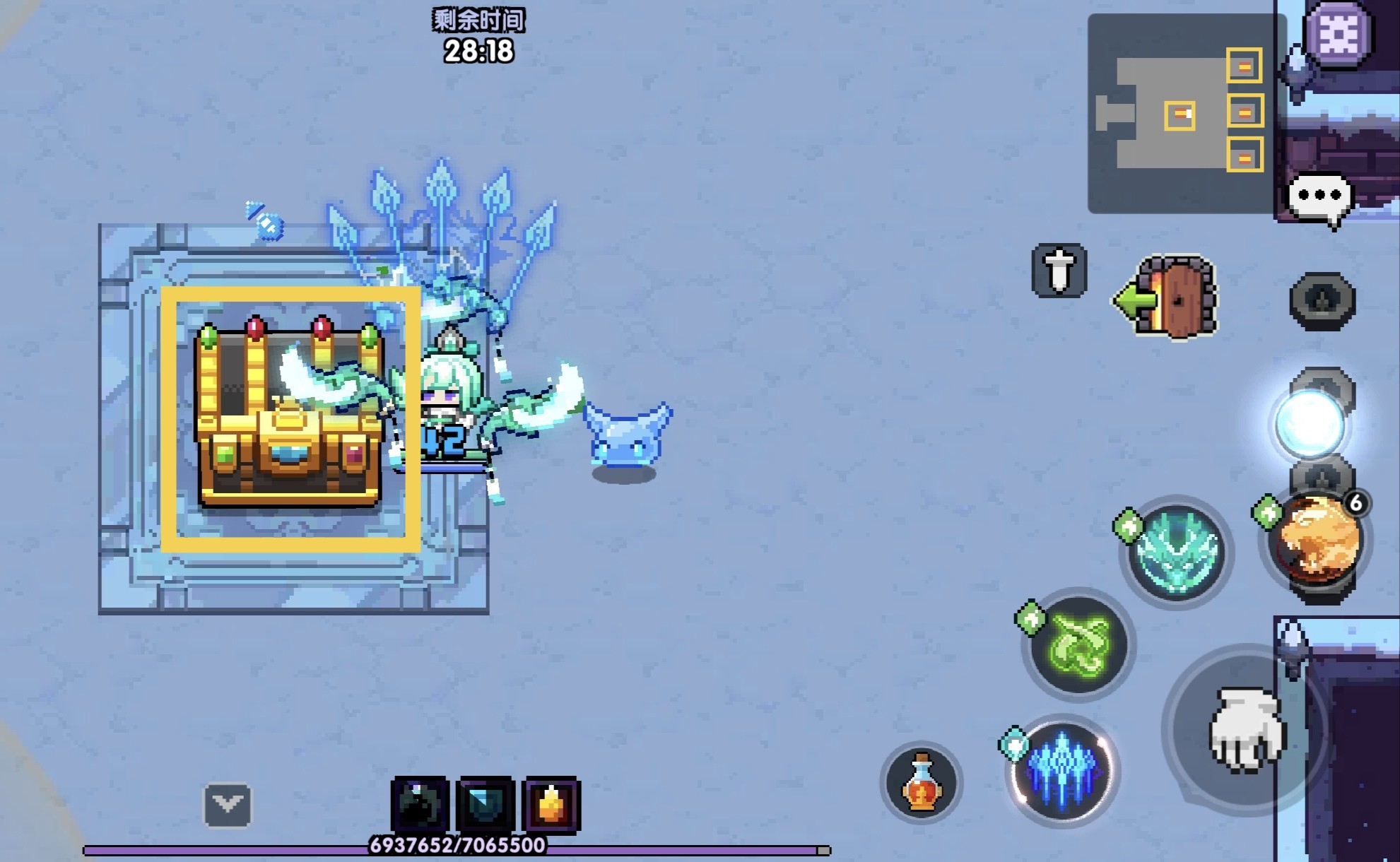Toggle the gray down-arrow collapse button
Image resolution: width=1400 pixels, height=862 pixels.
coord(228,805)
